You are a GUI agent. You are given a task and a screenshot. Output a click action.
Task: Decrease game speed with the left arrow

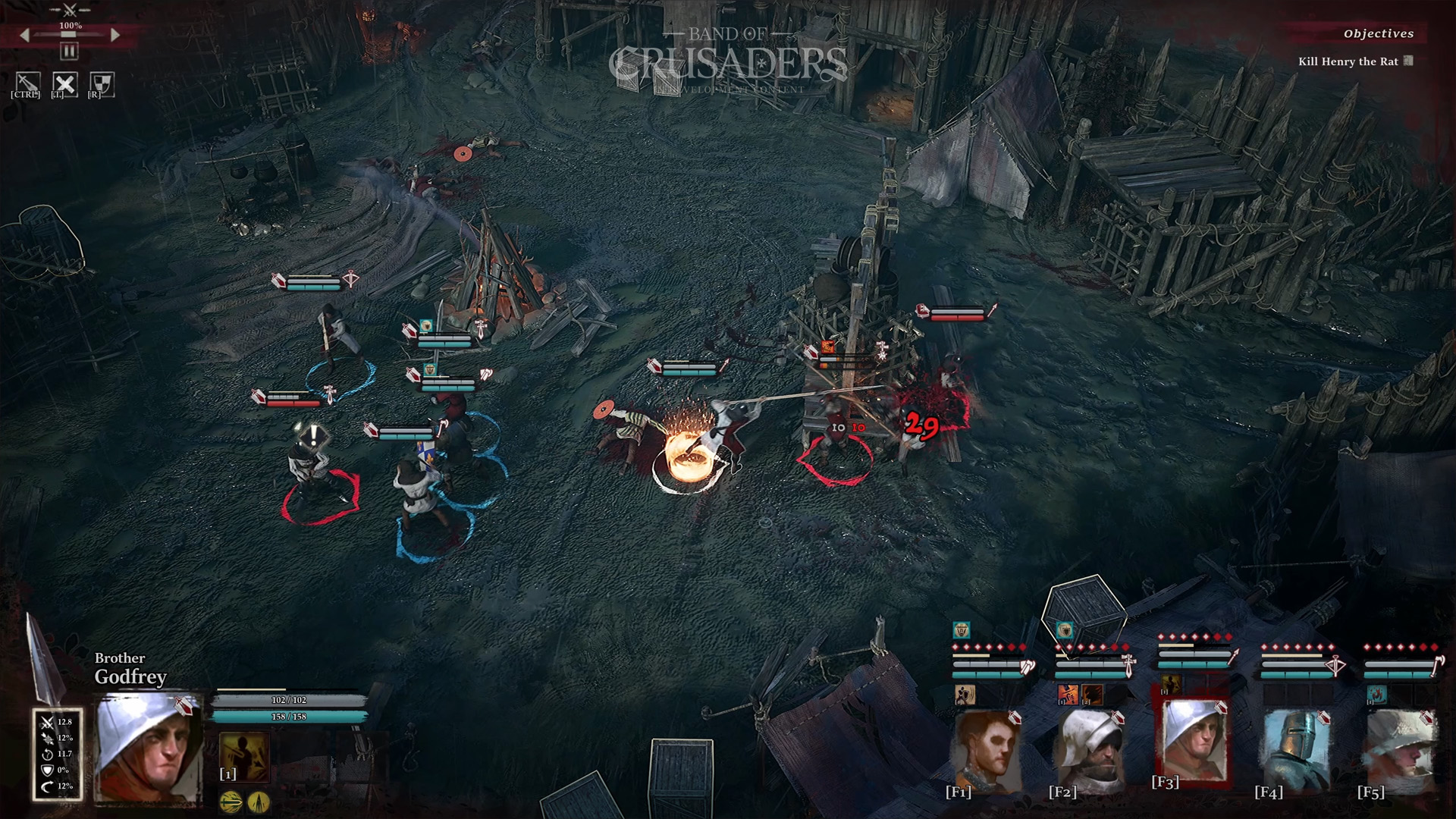pyautogui.click(x=24, y=35)
